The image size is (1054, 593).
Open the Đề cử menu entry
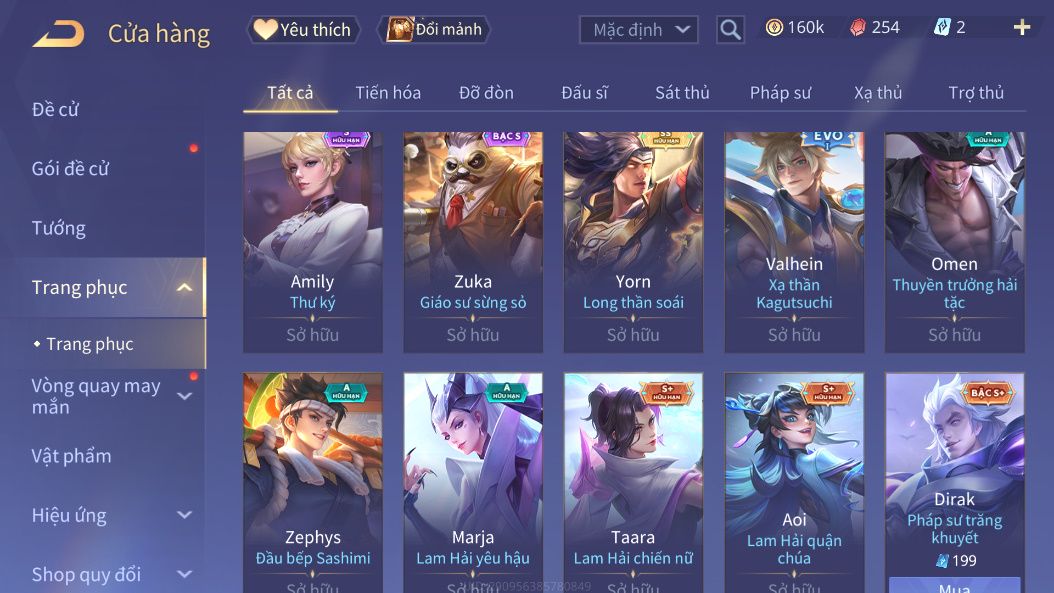point(55,109)
